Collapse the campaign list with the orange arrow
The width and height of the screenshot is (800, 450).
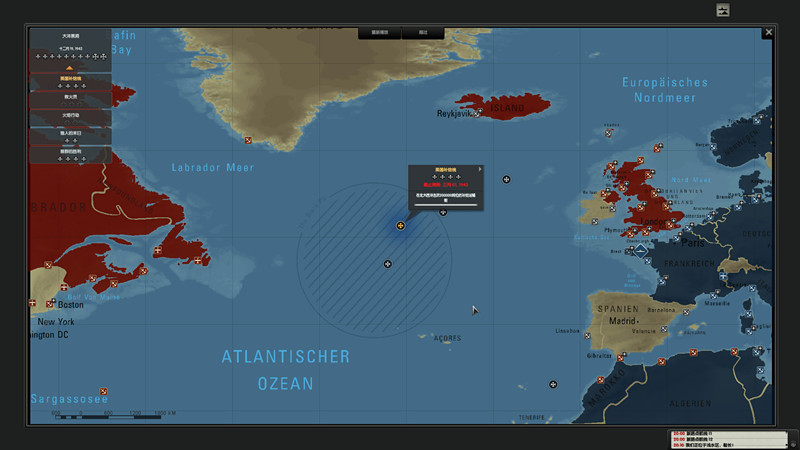coord(70,68)
